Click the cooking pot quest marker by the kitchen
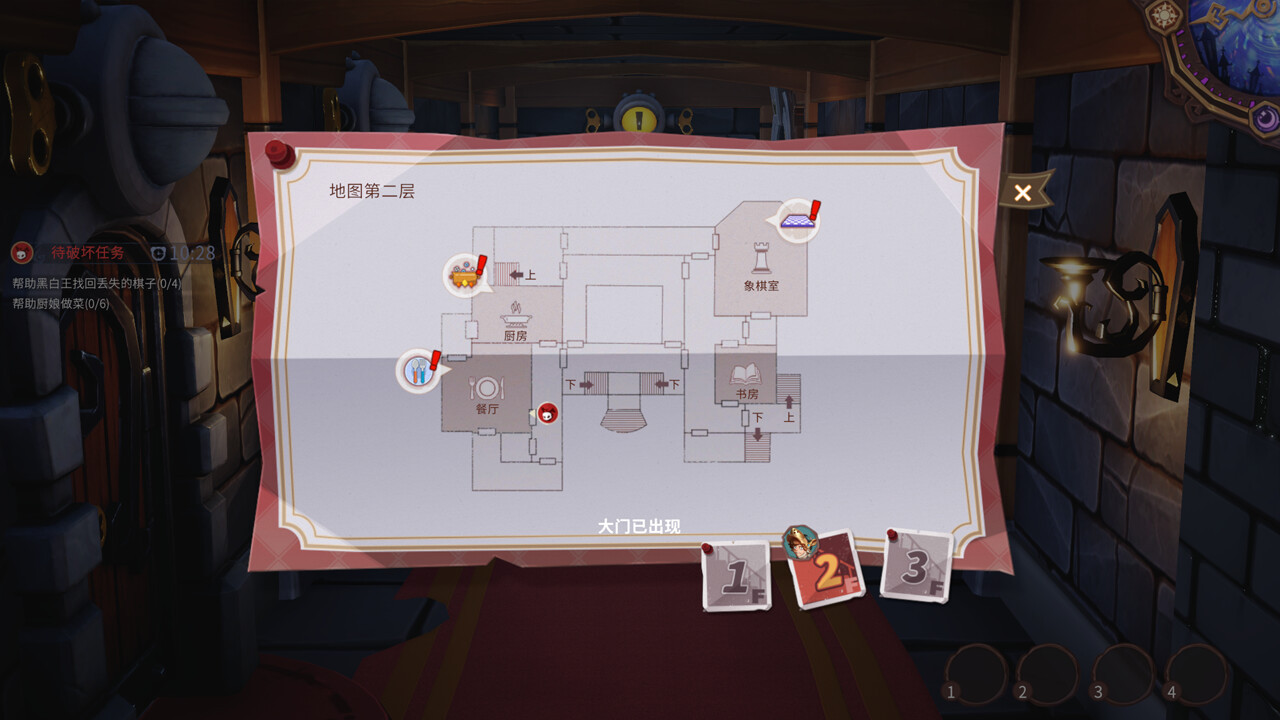This screenshot has height=720, width=1280. (465, 275)
